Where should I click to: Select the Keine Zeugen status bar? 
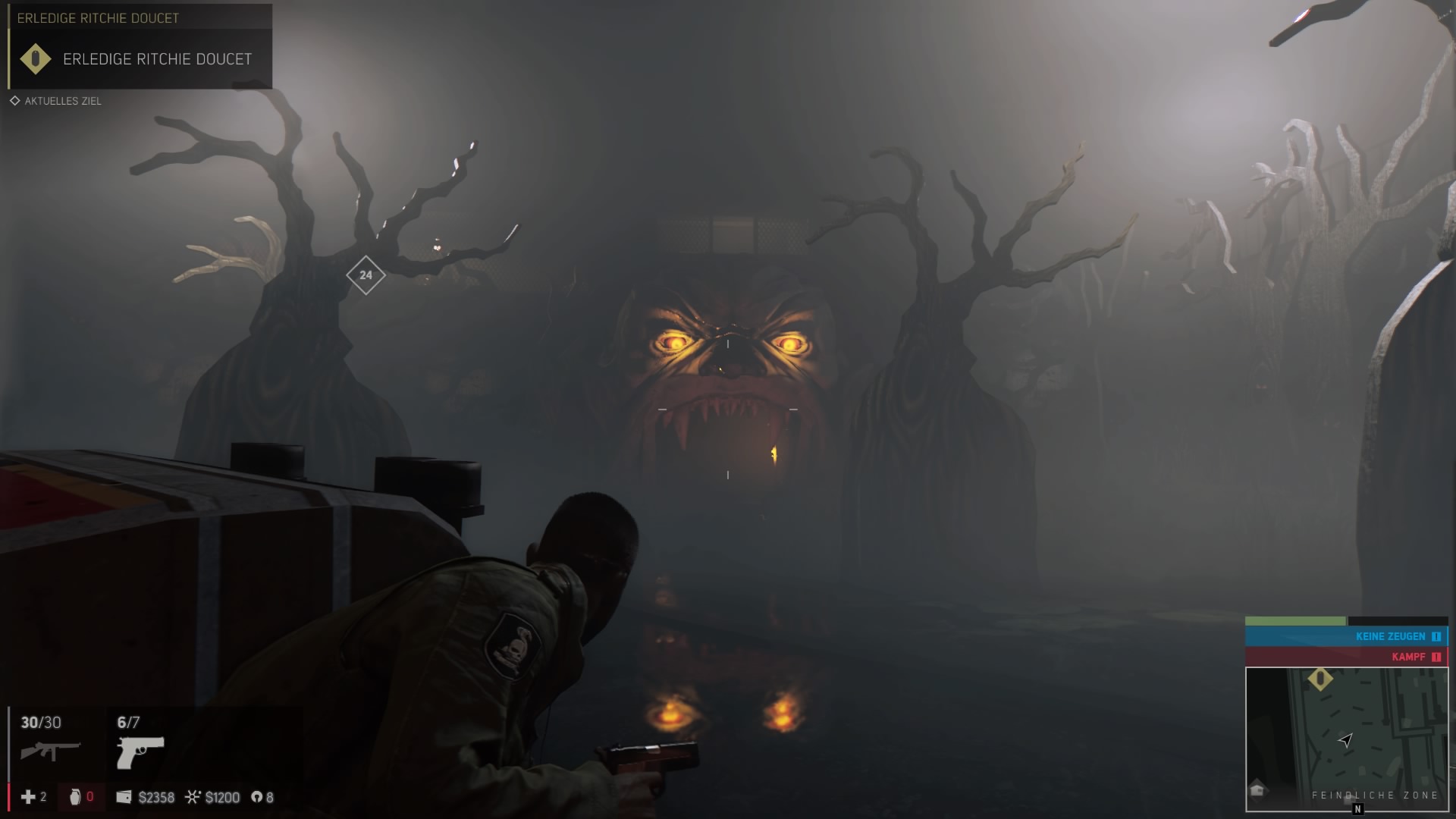pyautogui.click(x=1346, y=636)
